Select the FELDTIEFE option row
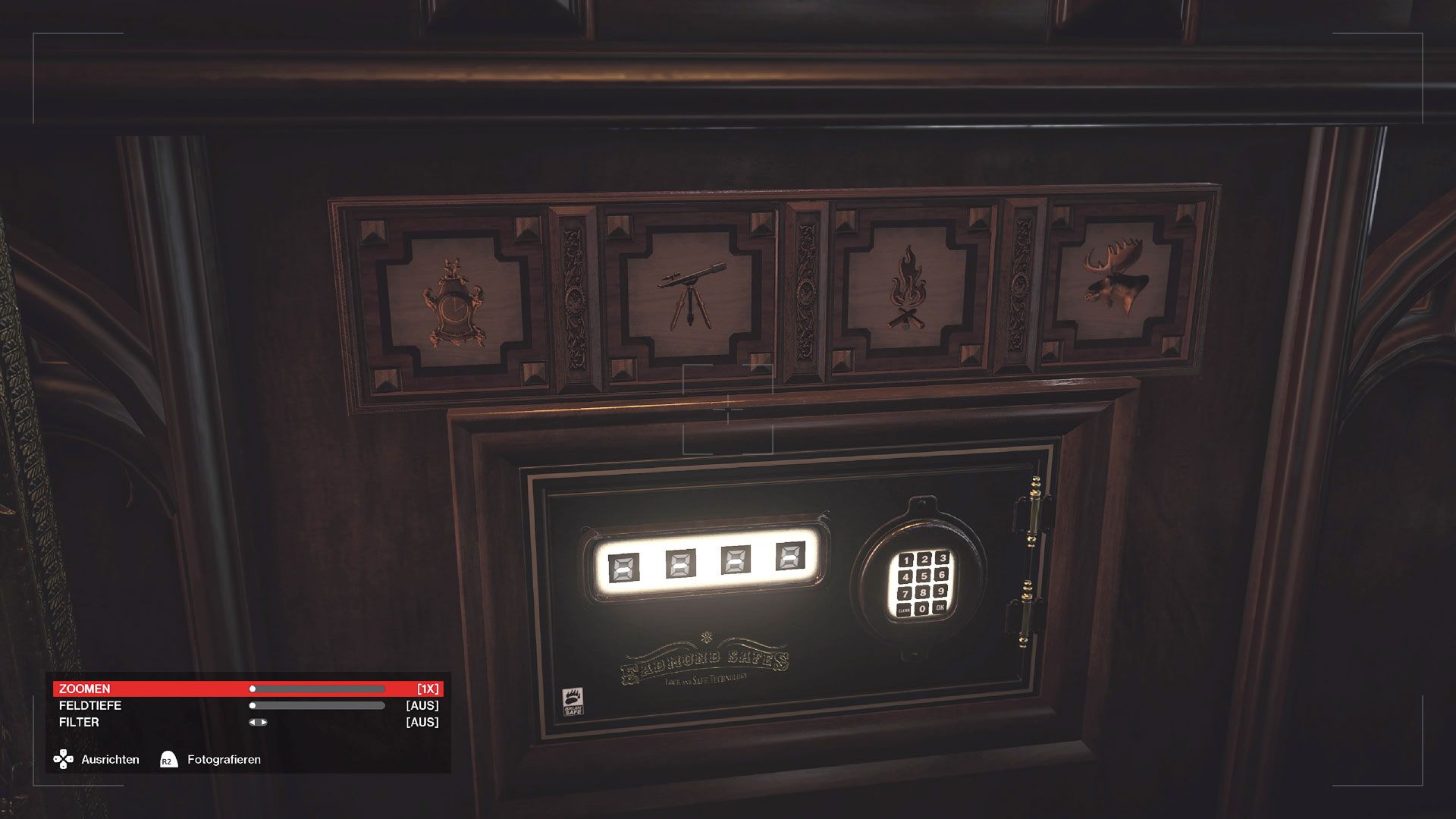This screenshot has width=1456, height=819. pos(152,705)
